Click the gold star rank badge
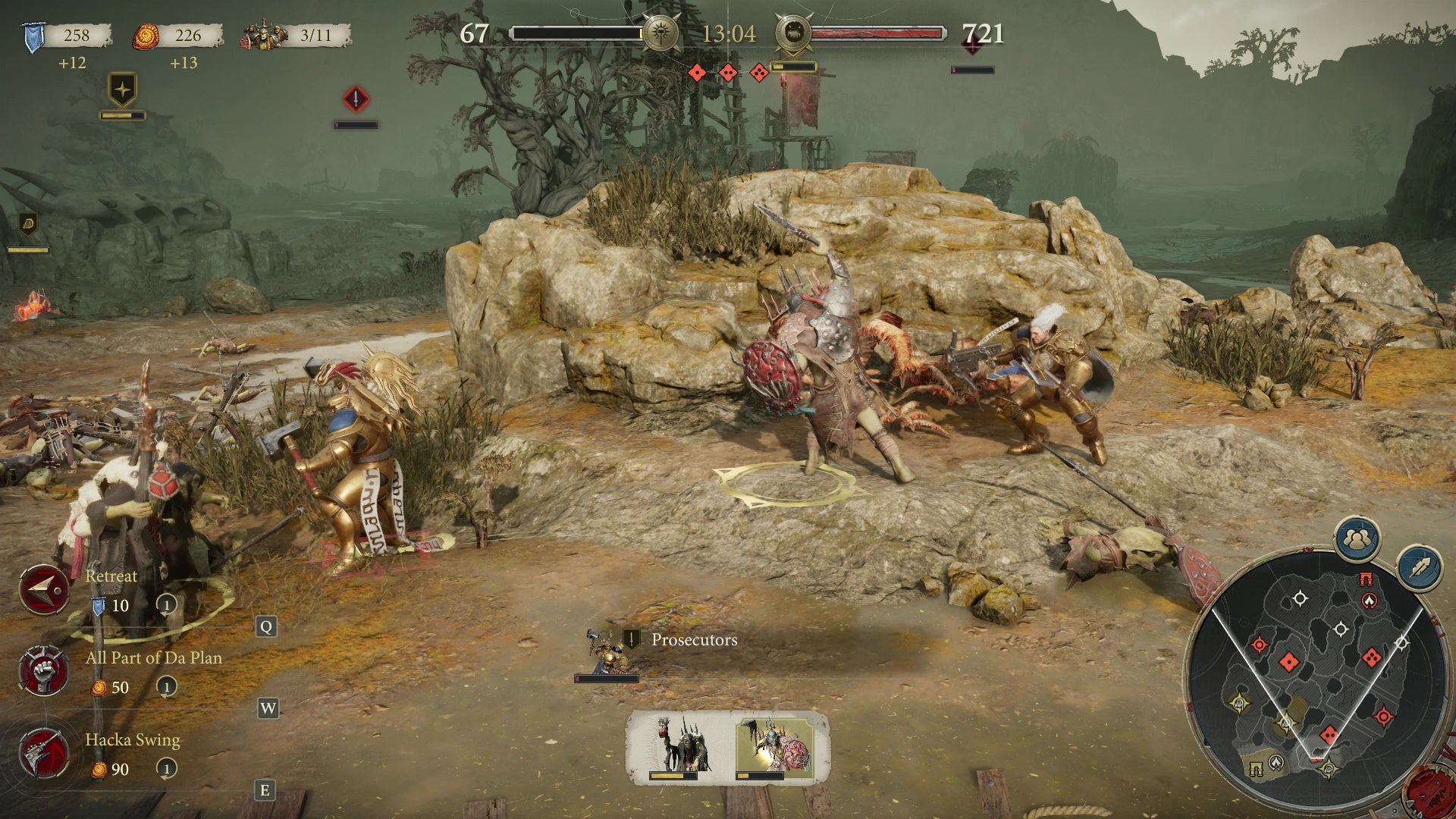Screen dimensions: 1456x819 123,89
